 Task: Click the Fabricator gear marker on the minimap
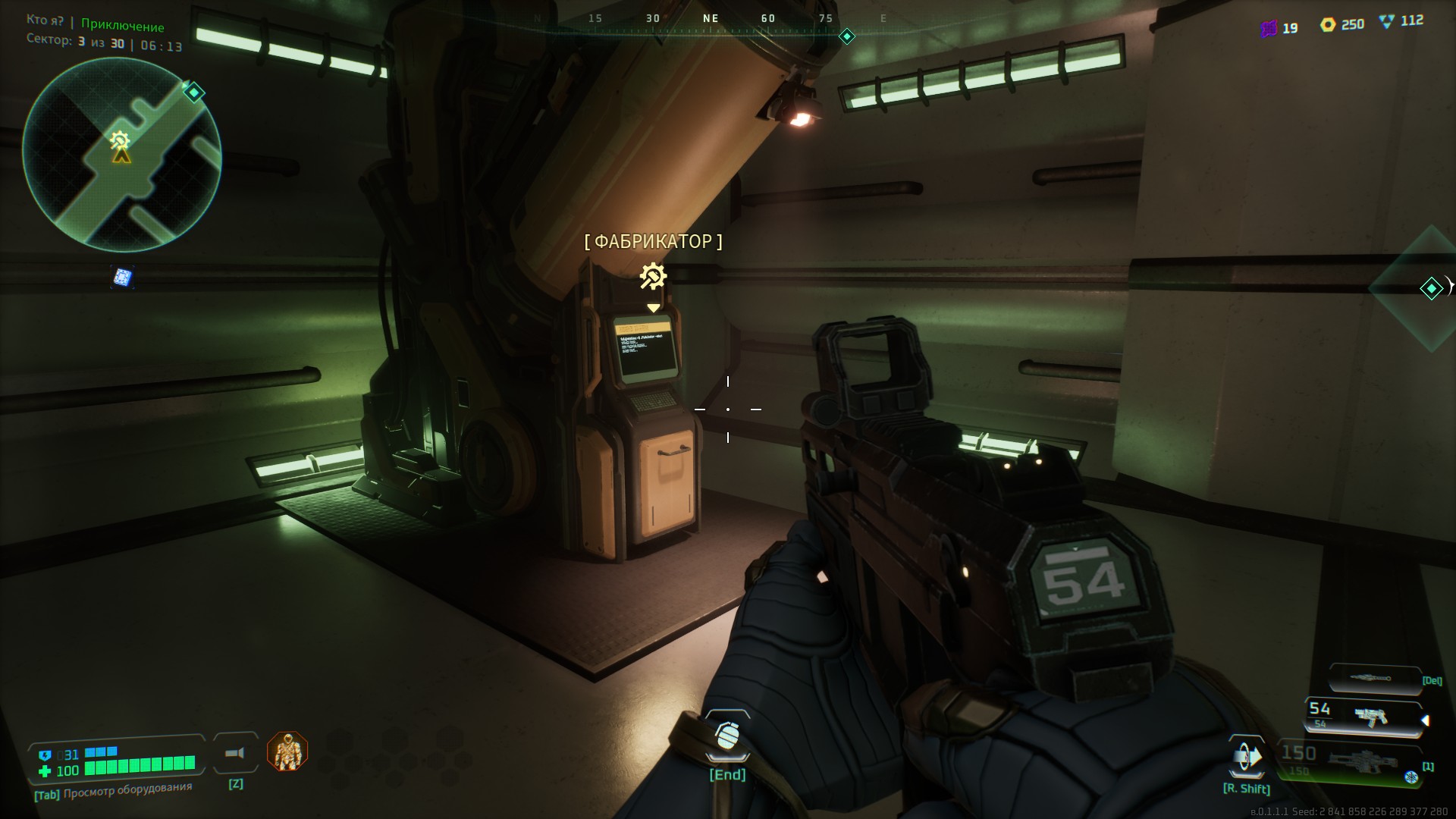[119, 140]
